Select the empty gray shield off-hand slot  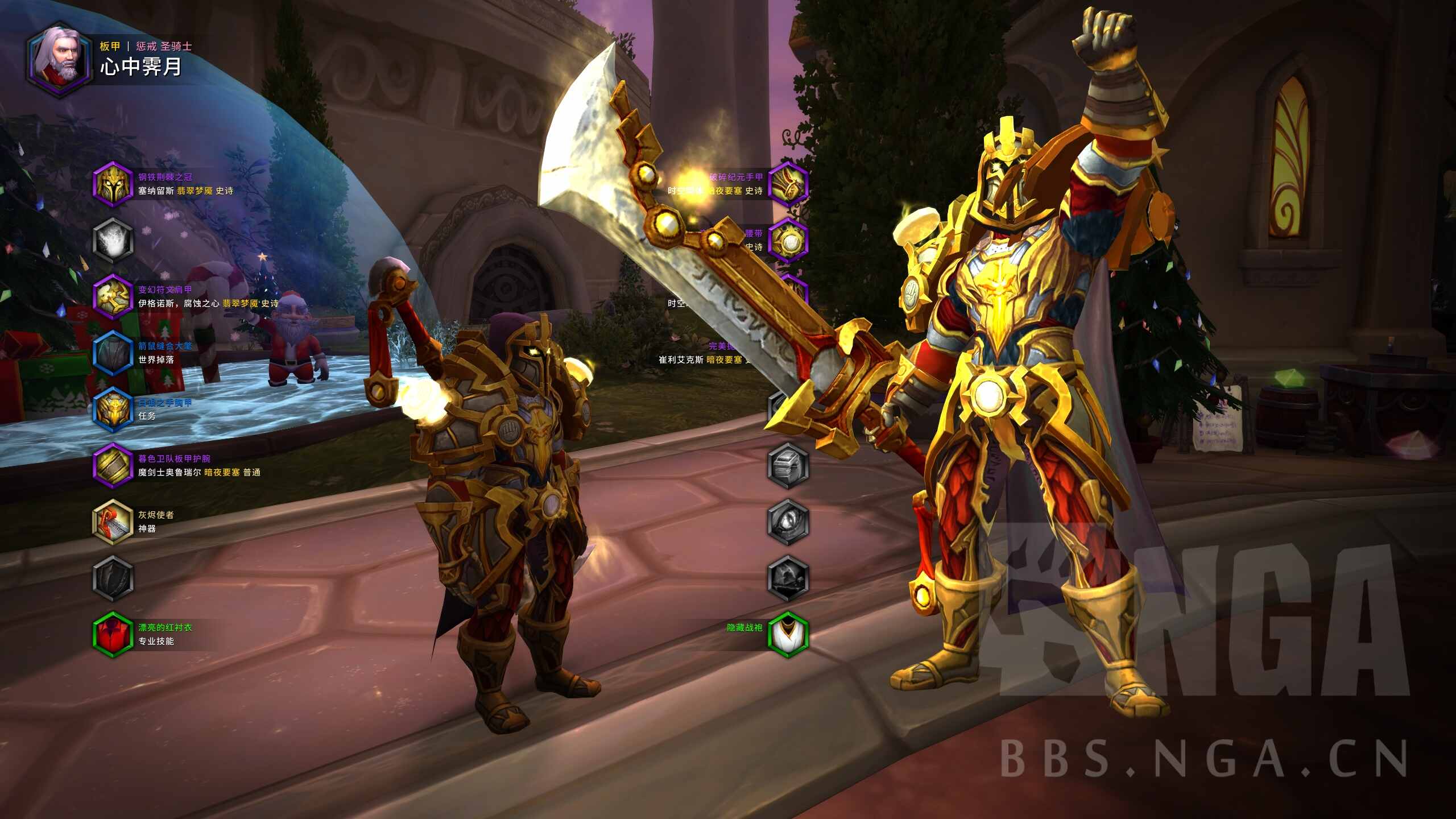tap(113, 578)
